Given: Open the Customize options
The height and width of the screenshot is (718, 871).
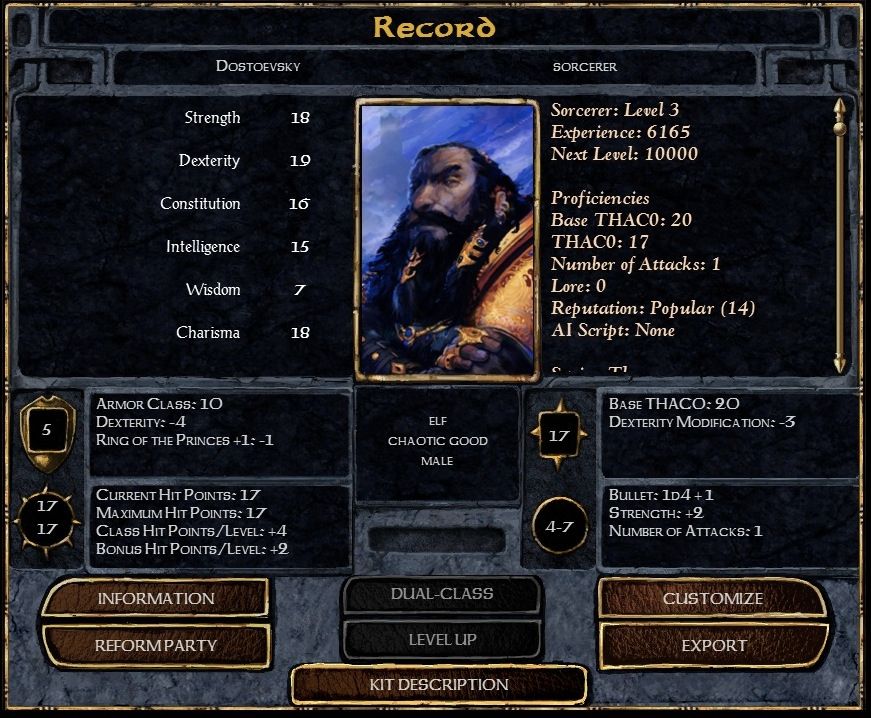Looking at the screenshot, I should pos(713,598).
